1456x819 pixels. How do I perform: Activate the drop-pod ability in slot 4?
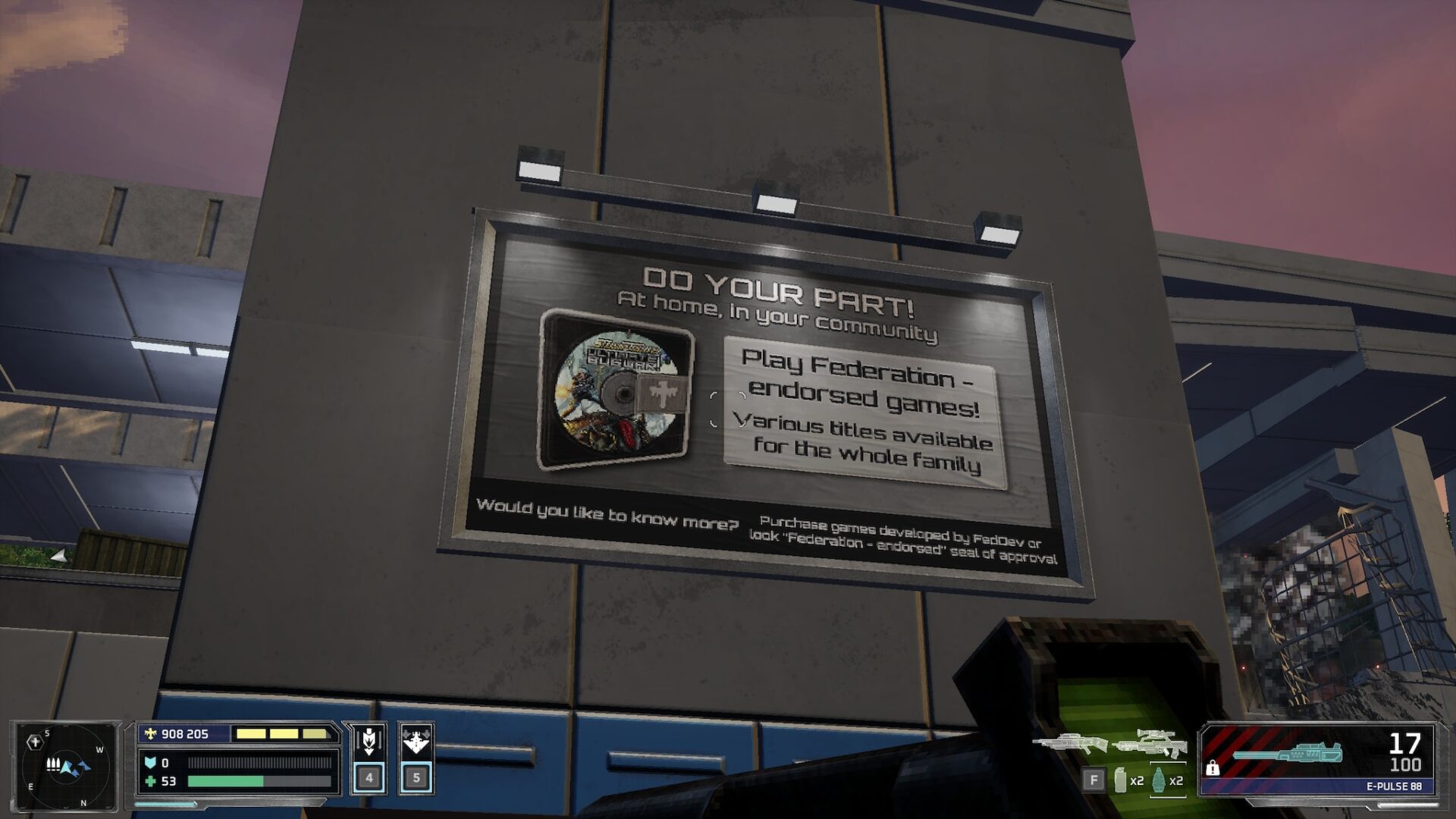point(369,757)
